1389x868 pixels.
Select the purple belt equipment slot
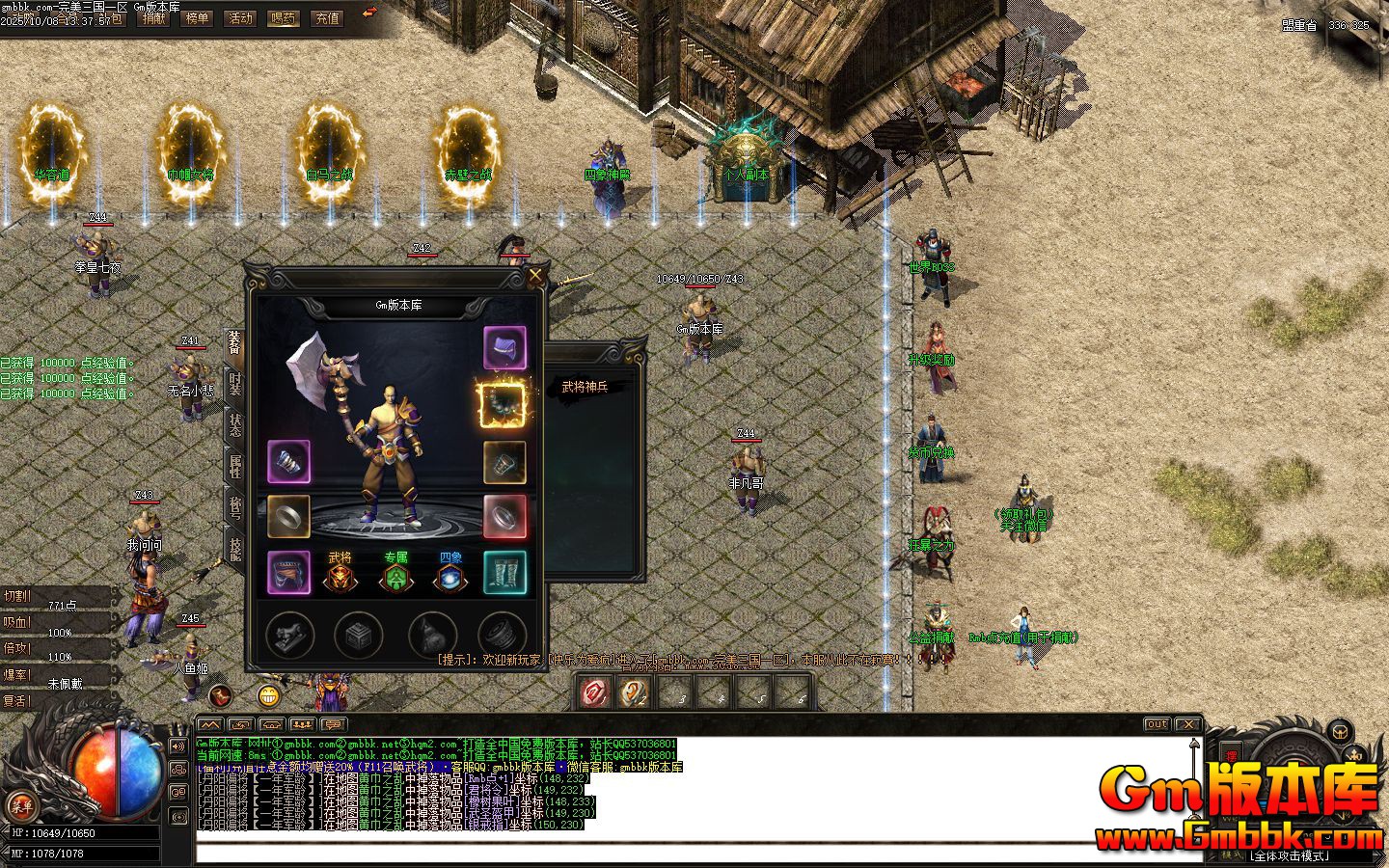[x=288, y=572]
